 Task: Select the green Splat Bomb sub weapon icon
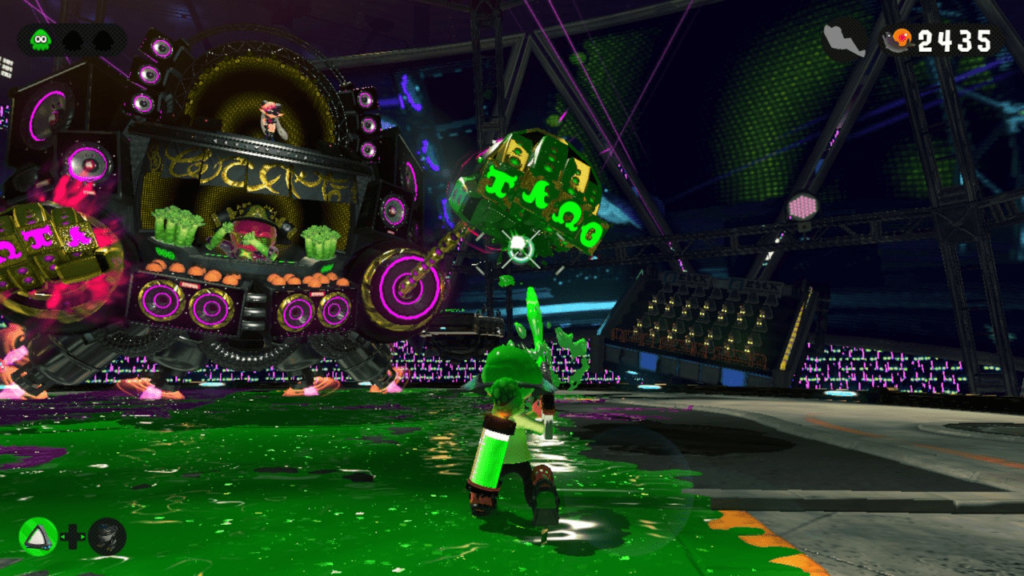pos(38,537)
